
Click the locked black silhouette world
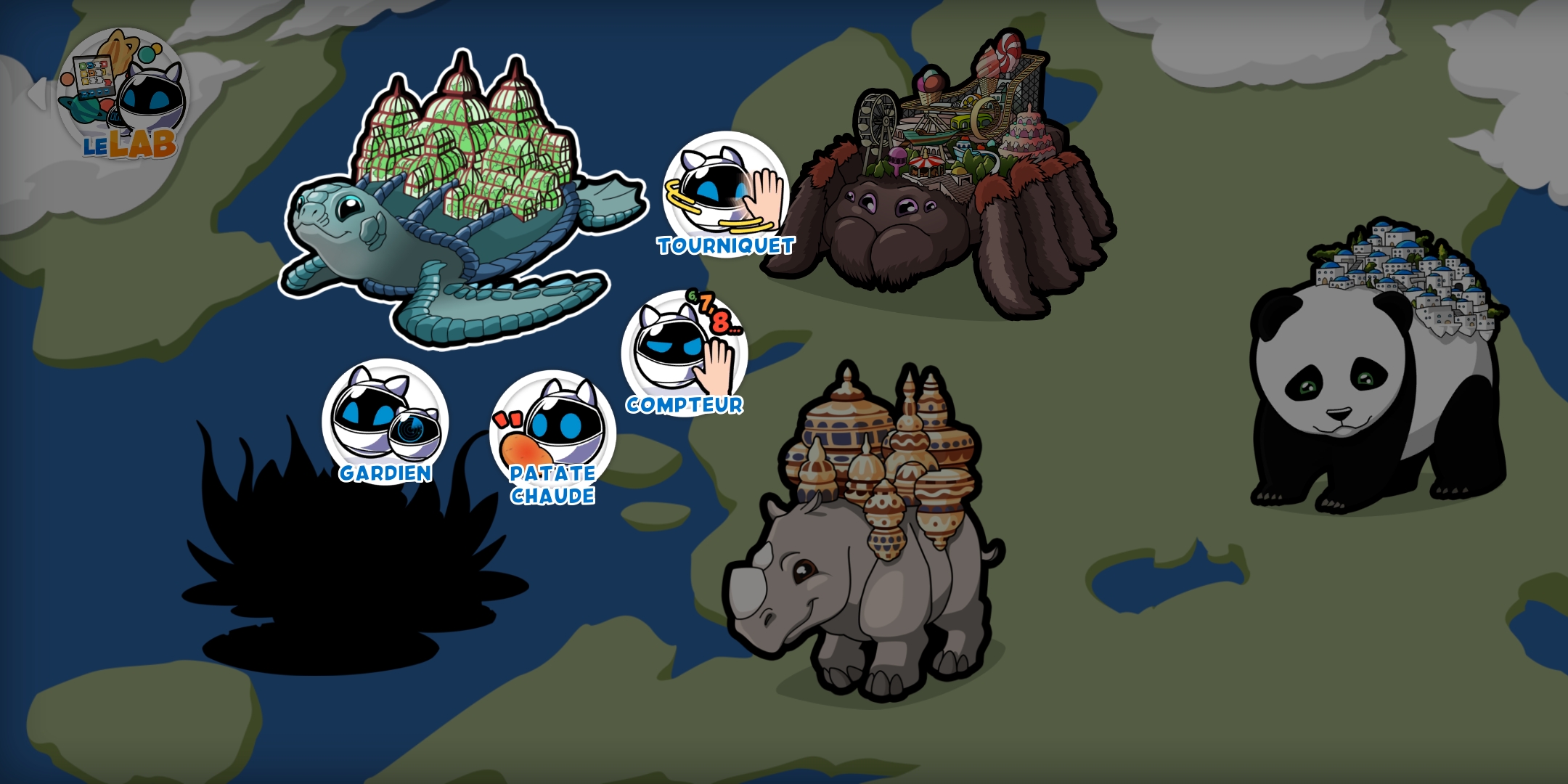tap(341, 566)
